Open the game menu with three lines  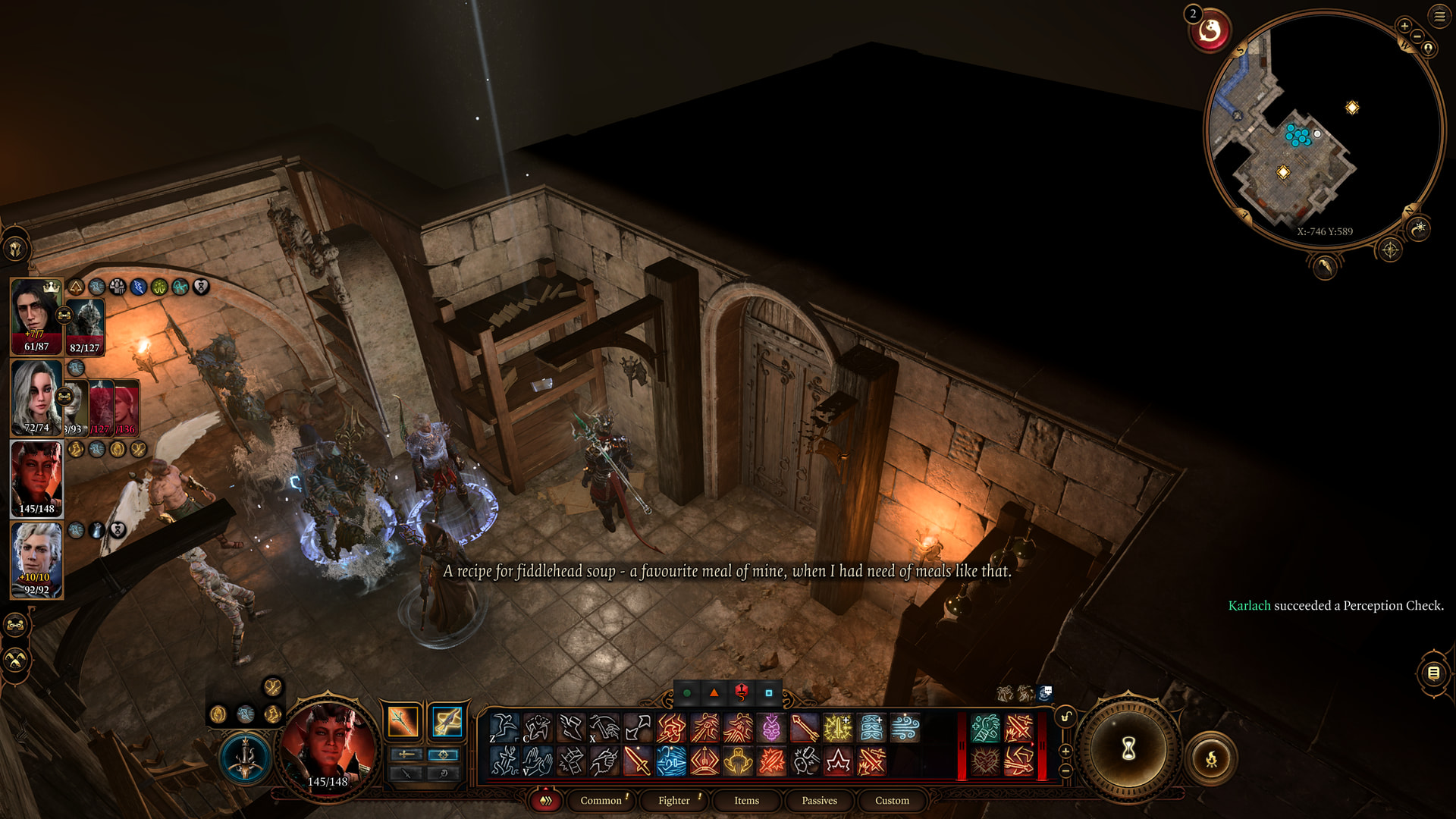pyautogui.click(x=1439, y=15)
